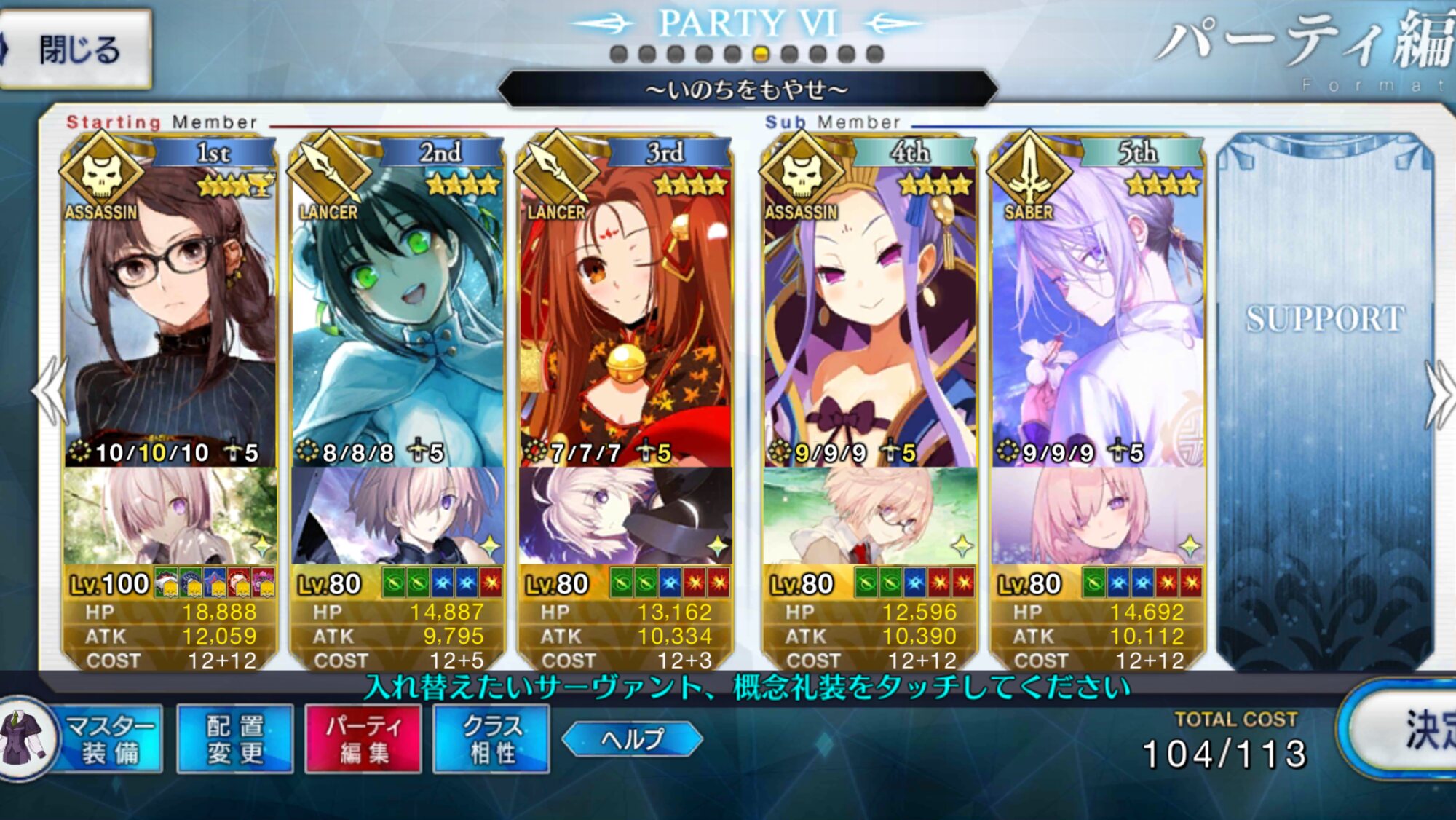Screen dimensions: 1456x820
Task: Select パーティ編集 (party edit)
Action: (363, 739)
